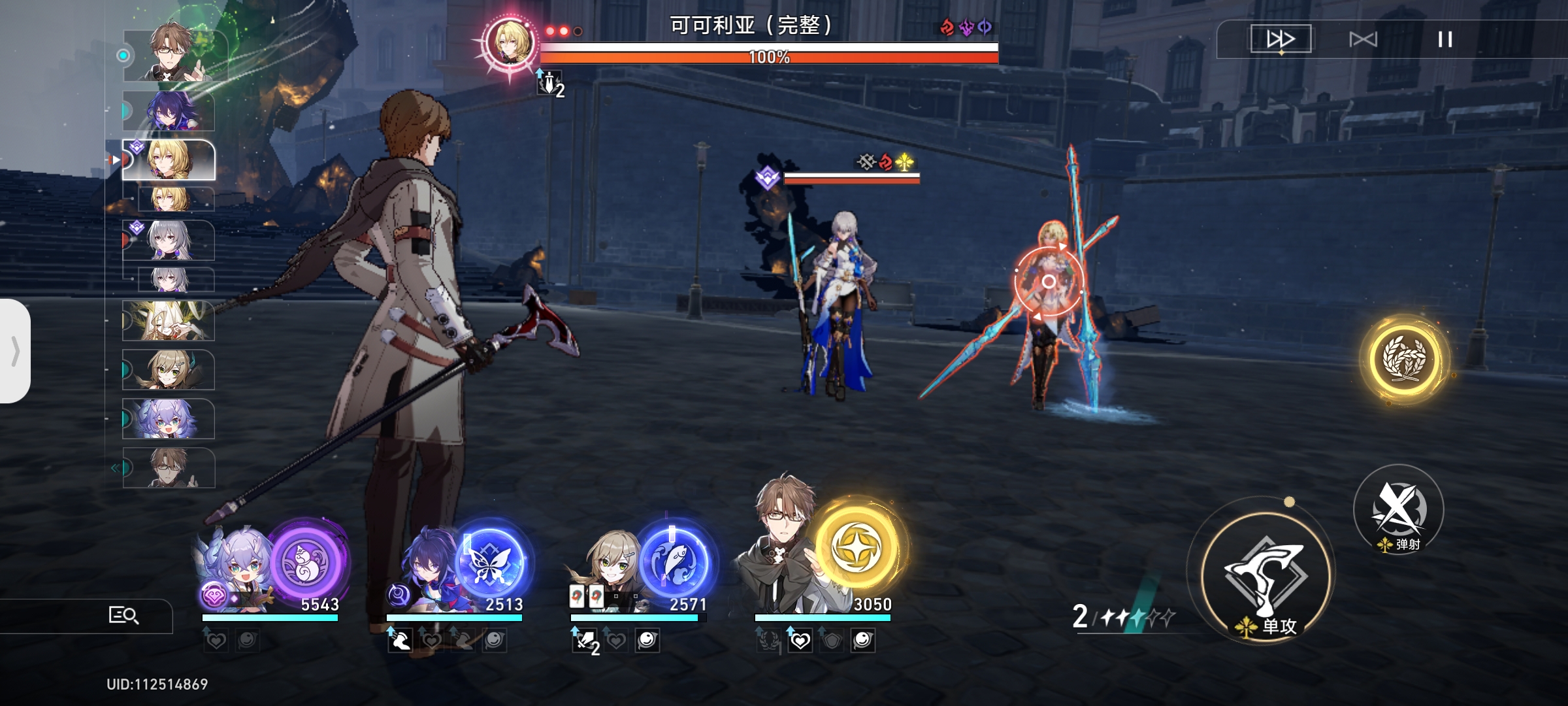This screenshot has width=1568, height=706.
Task: Pause the battle
Action: point(1445,39)
